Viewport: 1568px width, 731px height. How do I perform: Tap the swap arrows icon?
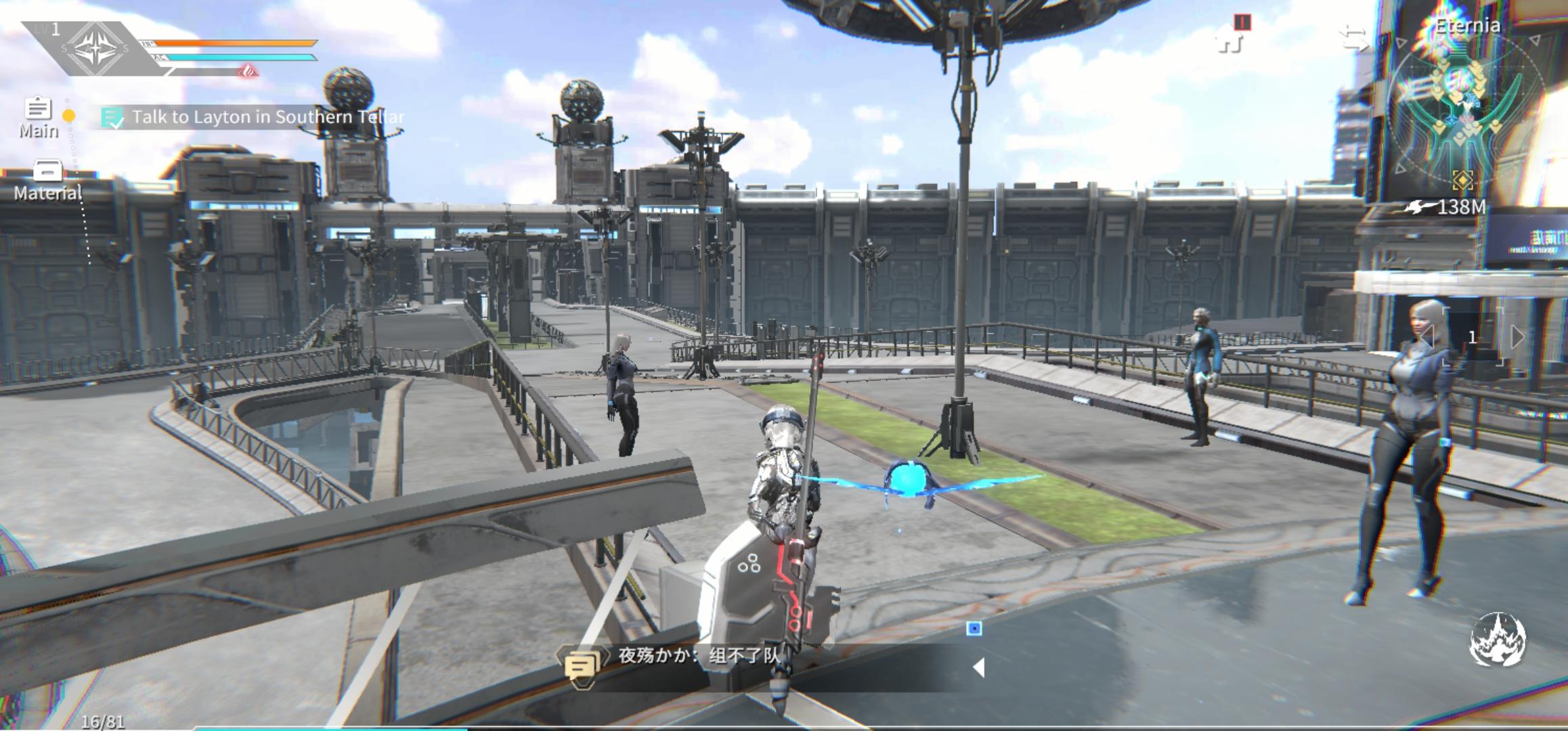click(x=1355, y=39)
